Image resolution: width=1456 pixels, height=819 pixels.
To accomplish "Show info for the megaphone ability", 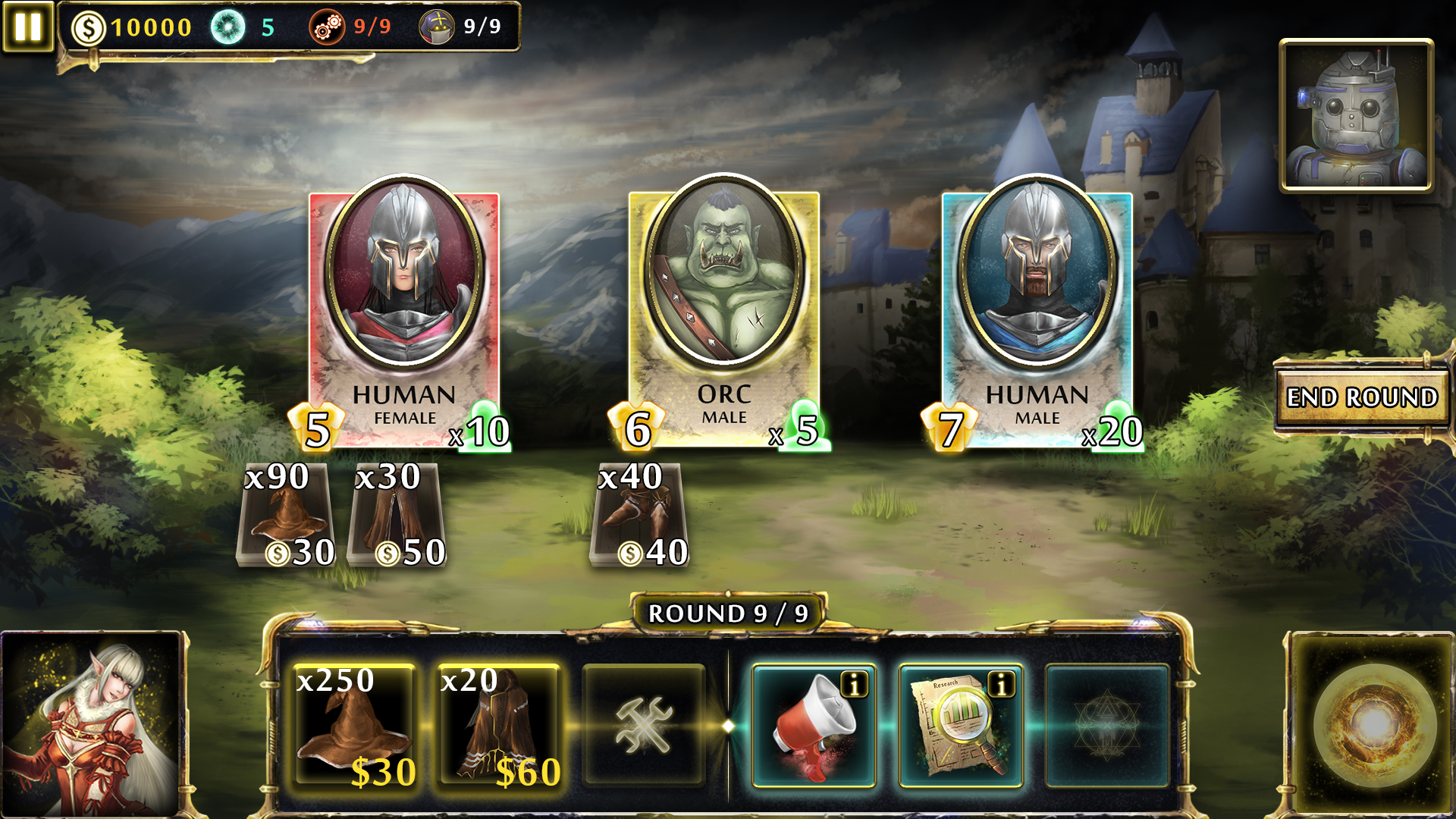I will (x=855, y=685).
